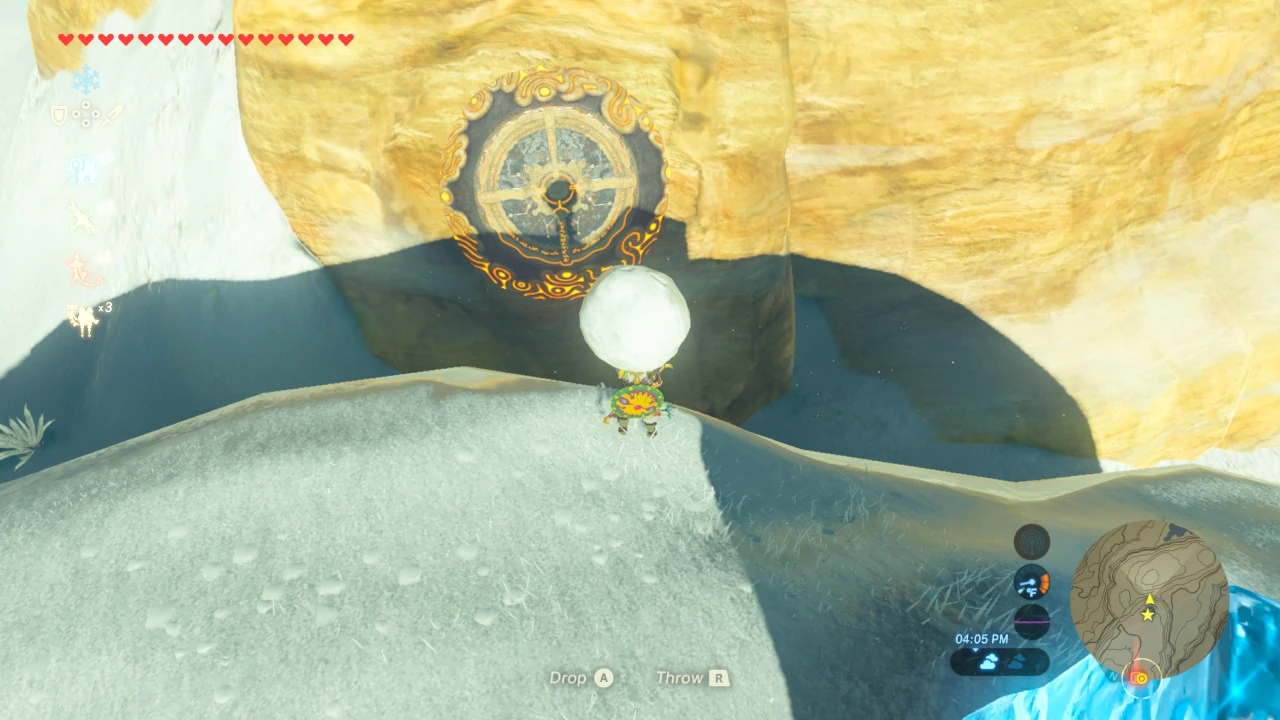The width and height of the screenshot is (1280, 720).
Task: Toggle the Fahrenheit temperature gauge display
Action: pos(1031,583)
